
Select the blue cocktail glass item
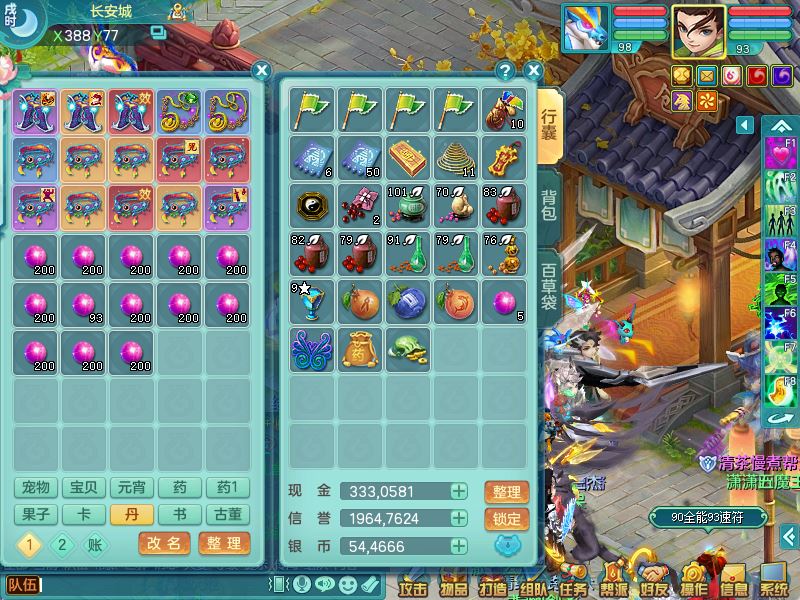[x=310, y=301]
